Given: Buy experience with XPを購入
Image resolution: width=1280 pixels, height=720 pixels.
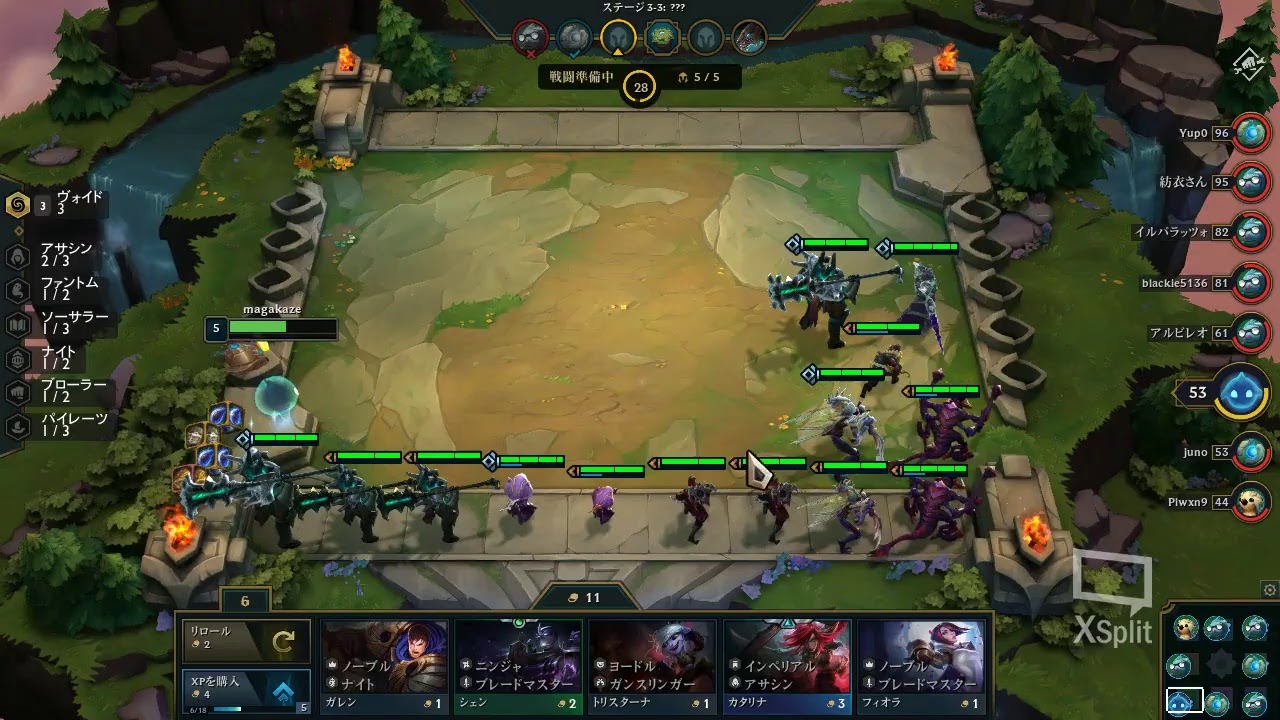Looking at the screenshot, I should pos(244,692).
